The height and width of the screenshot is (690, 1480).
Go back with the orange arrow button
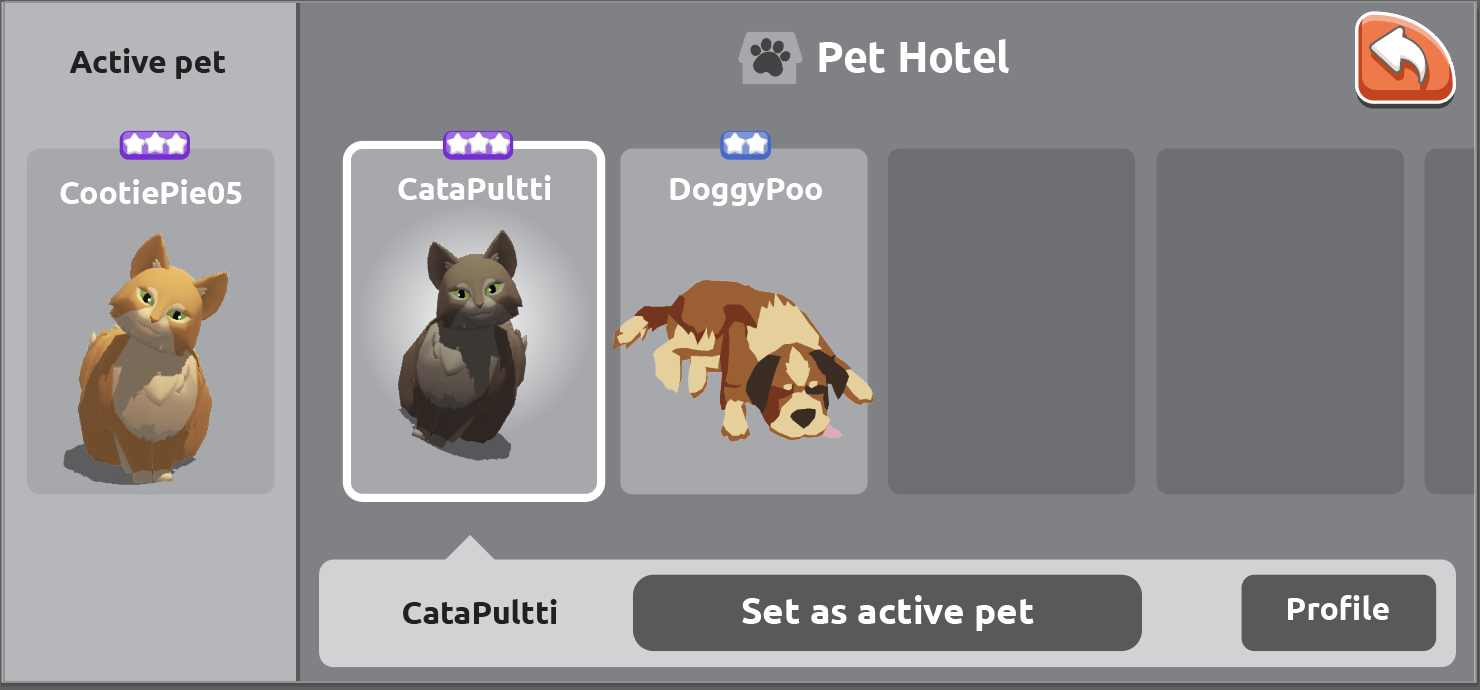coord(1404,59)
